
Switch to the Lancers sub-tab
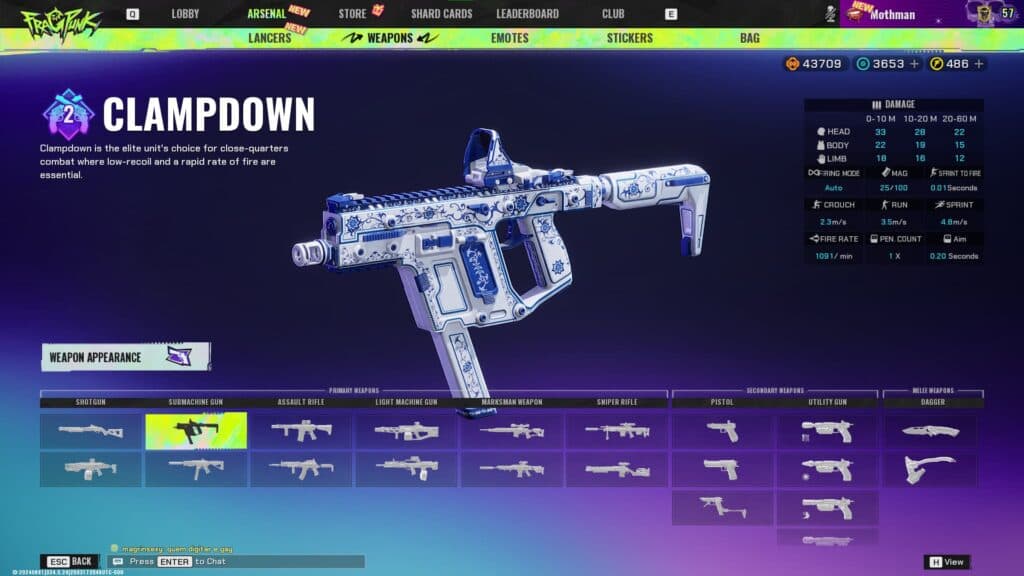[x=269, y=38]
